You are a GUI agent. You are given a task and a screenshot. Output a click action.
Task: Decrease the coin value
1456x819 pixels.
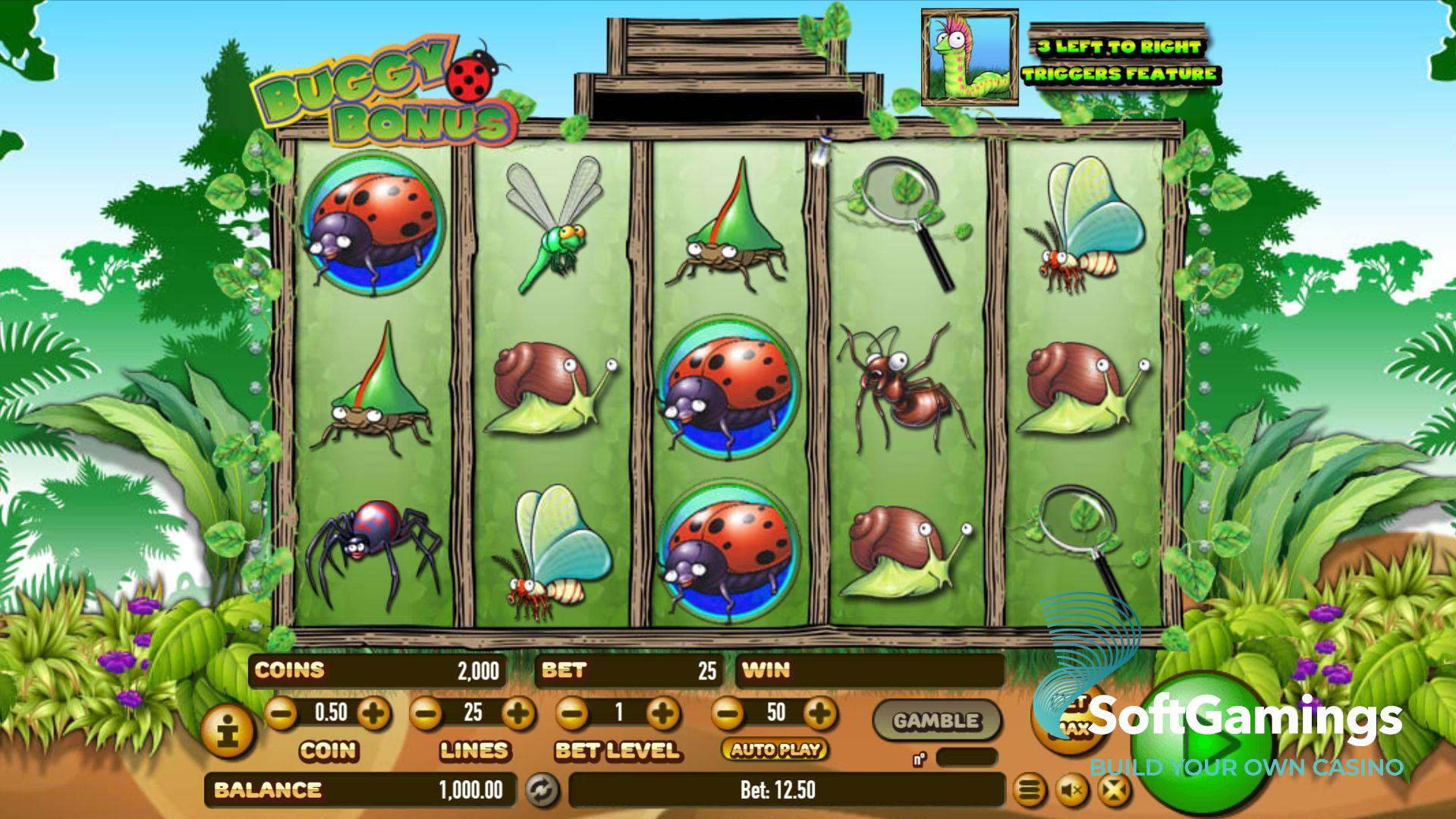coord(281,713)
